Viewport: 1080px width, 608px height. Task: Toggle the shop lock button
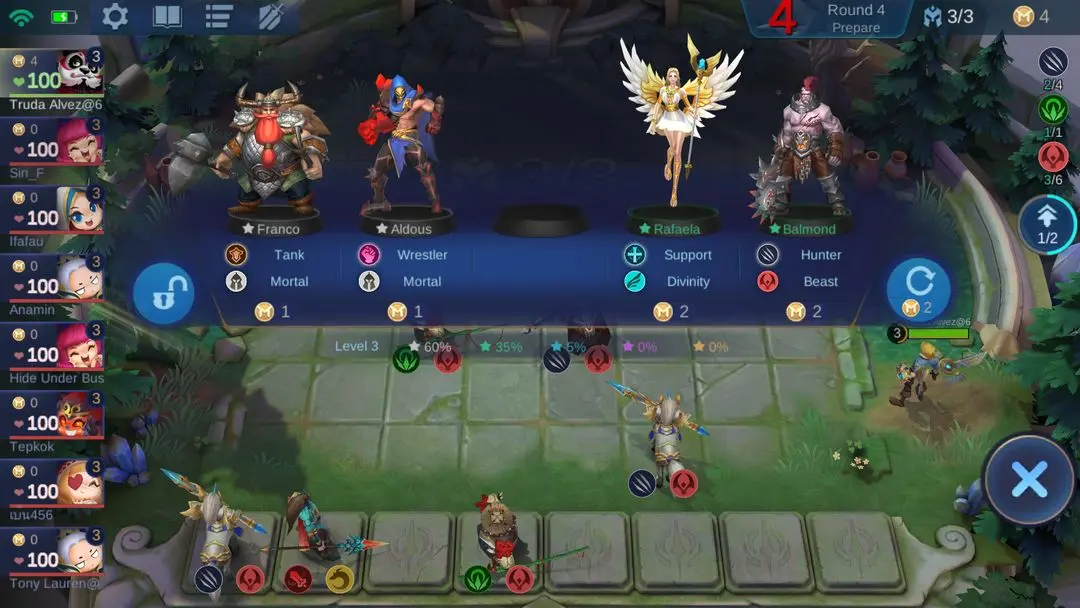163,294
